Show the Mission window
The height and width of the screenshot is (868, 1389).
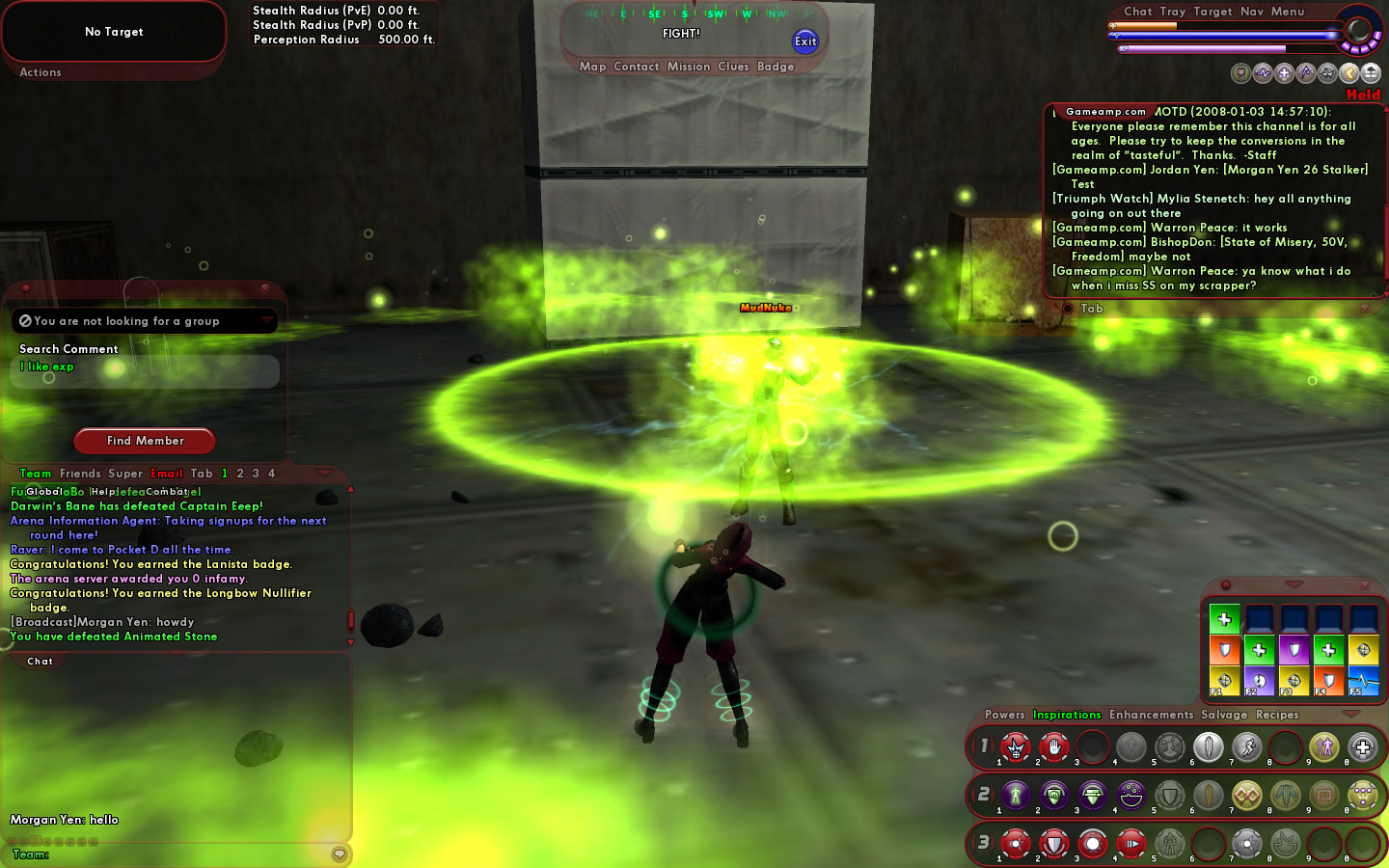(x=689, y=67)
